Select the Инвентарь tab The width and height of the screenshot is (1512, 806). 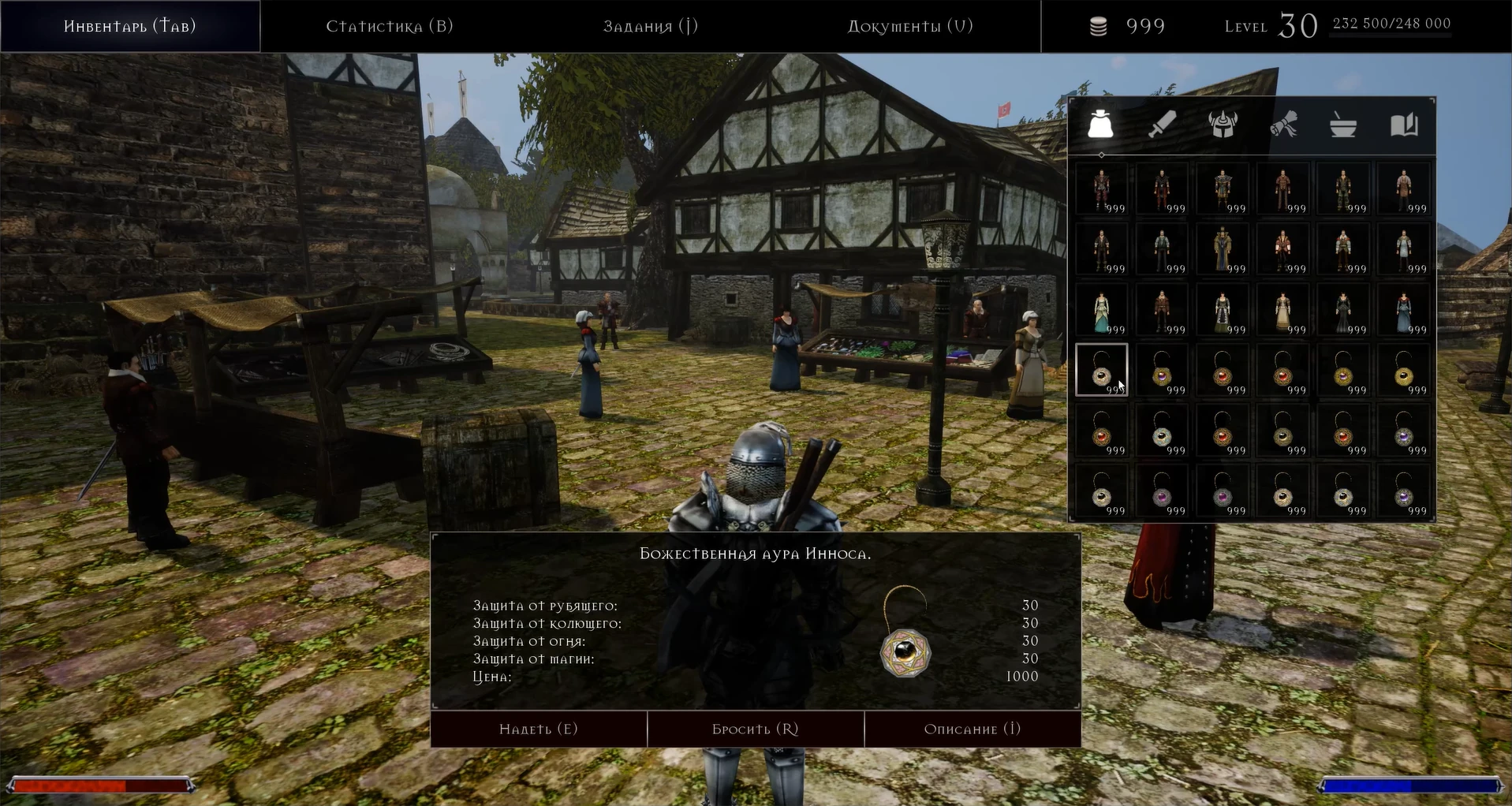(x=130, y=26)
